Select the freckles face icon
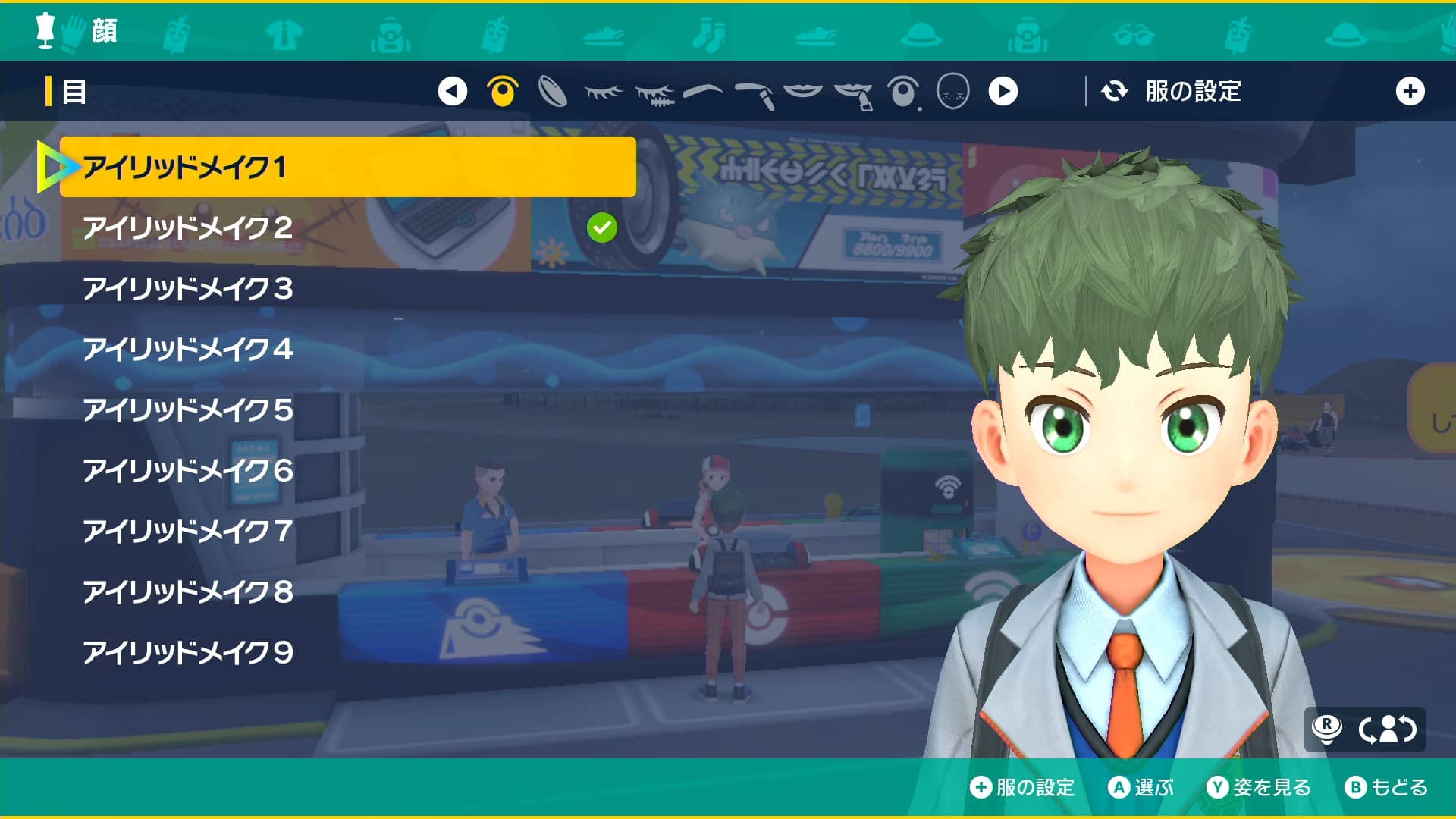Viewport: 1456px width, 819px height. (954, 93)
